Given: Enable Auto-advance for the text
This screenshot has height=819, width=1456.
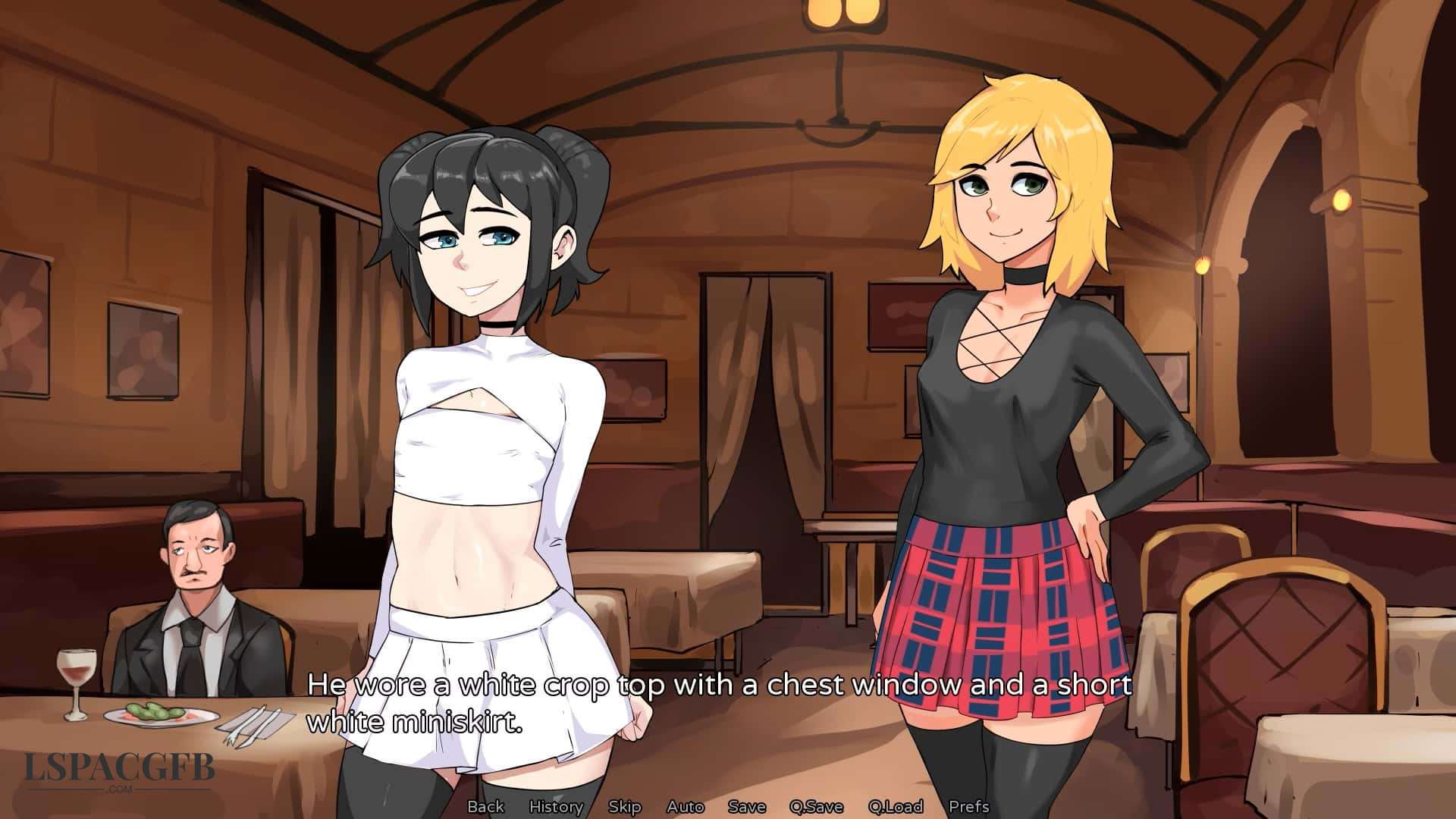Looking at the screenshot, I should [x=686, y=806].
